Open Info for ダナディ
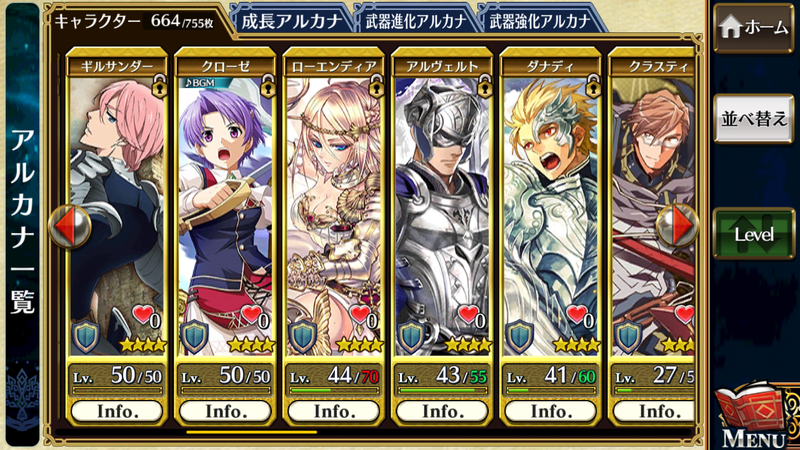Viewport: 800px width, 450px height. pos(549,411)
